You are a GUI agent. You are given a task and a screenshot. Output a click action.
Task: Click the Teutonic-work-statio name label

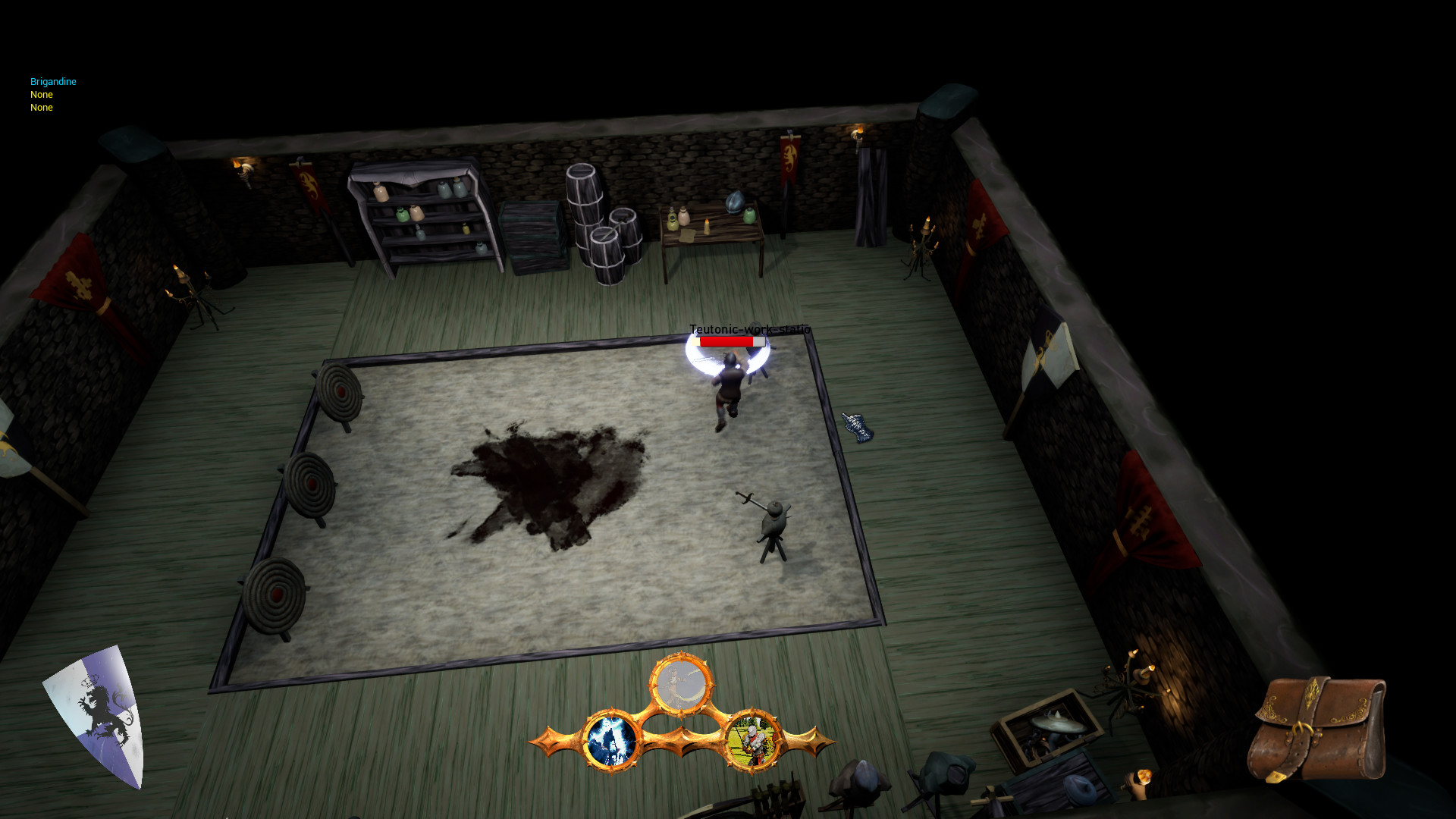(x=748, y=330)
